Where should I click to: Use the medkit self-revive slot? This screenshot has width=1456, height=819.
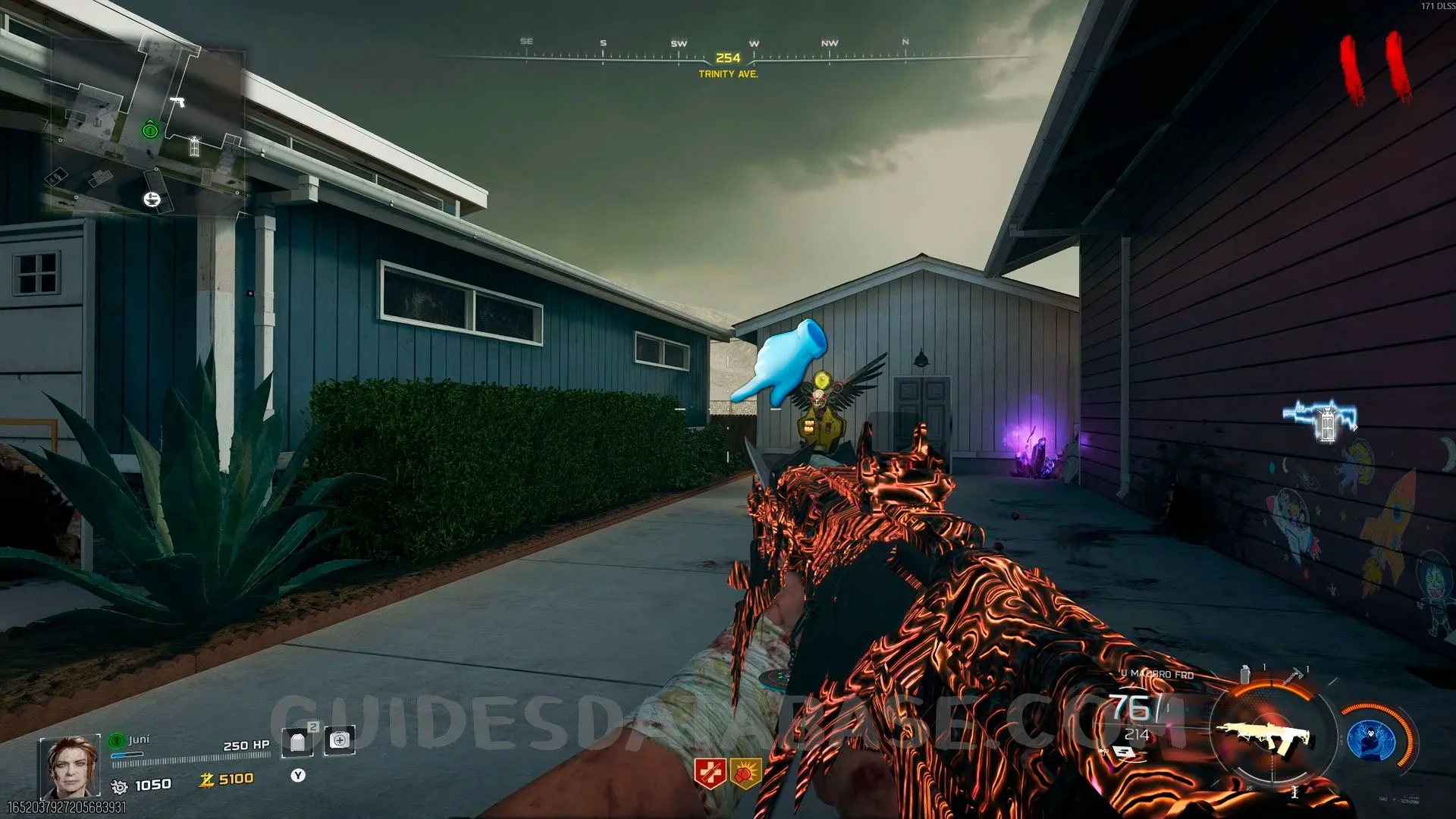coord(339,741)
